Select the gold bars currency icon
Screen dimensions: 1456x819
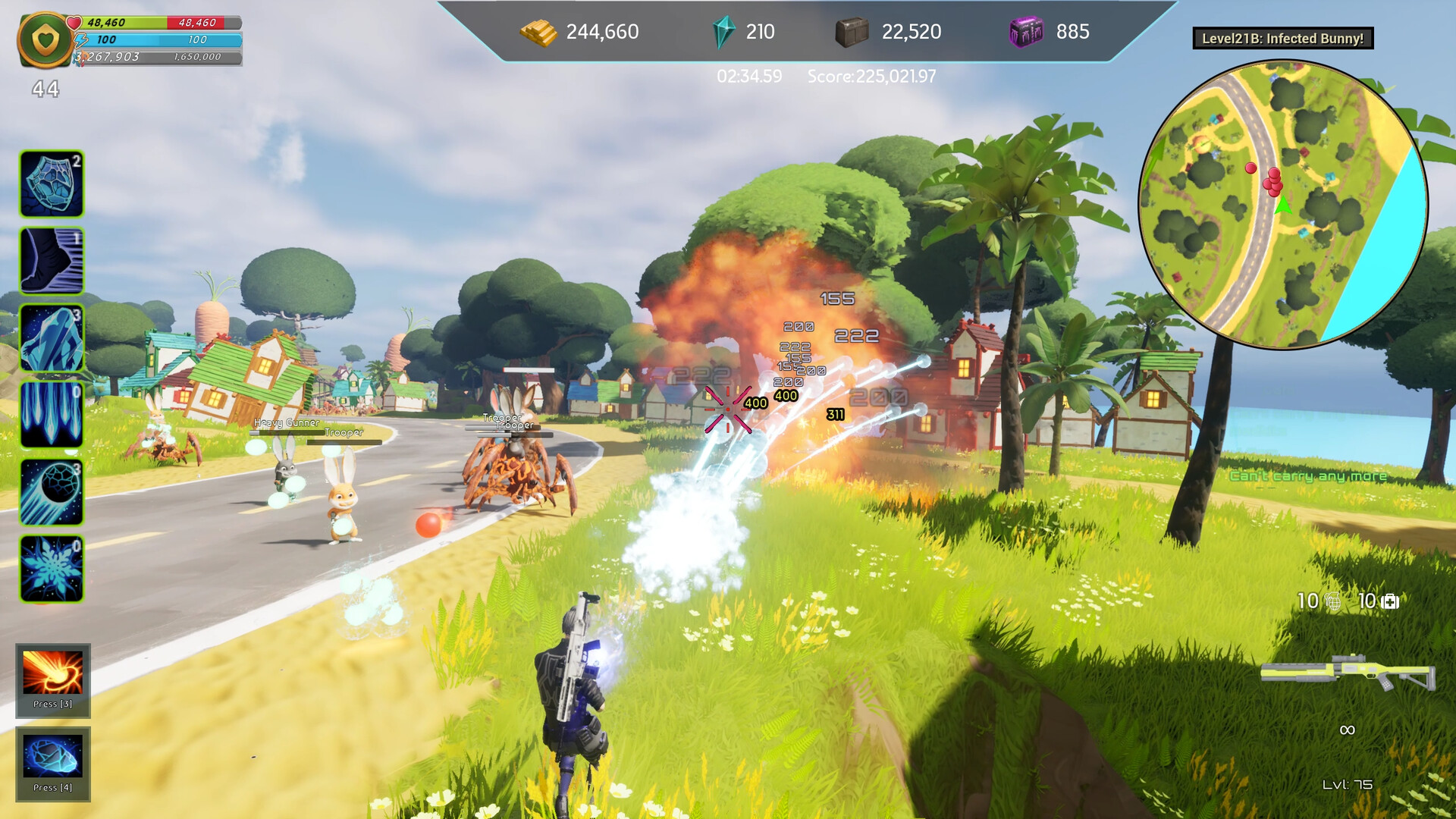[538, 33]
